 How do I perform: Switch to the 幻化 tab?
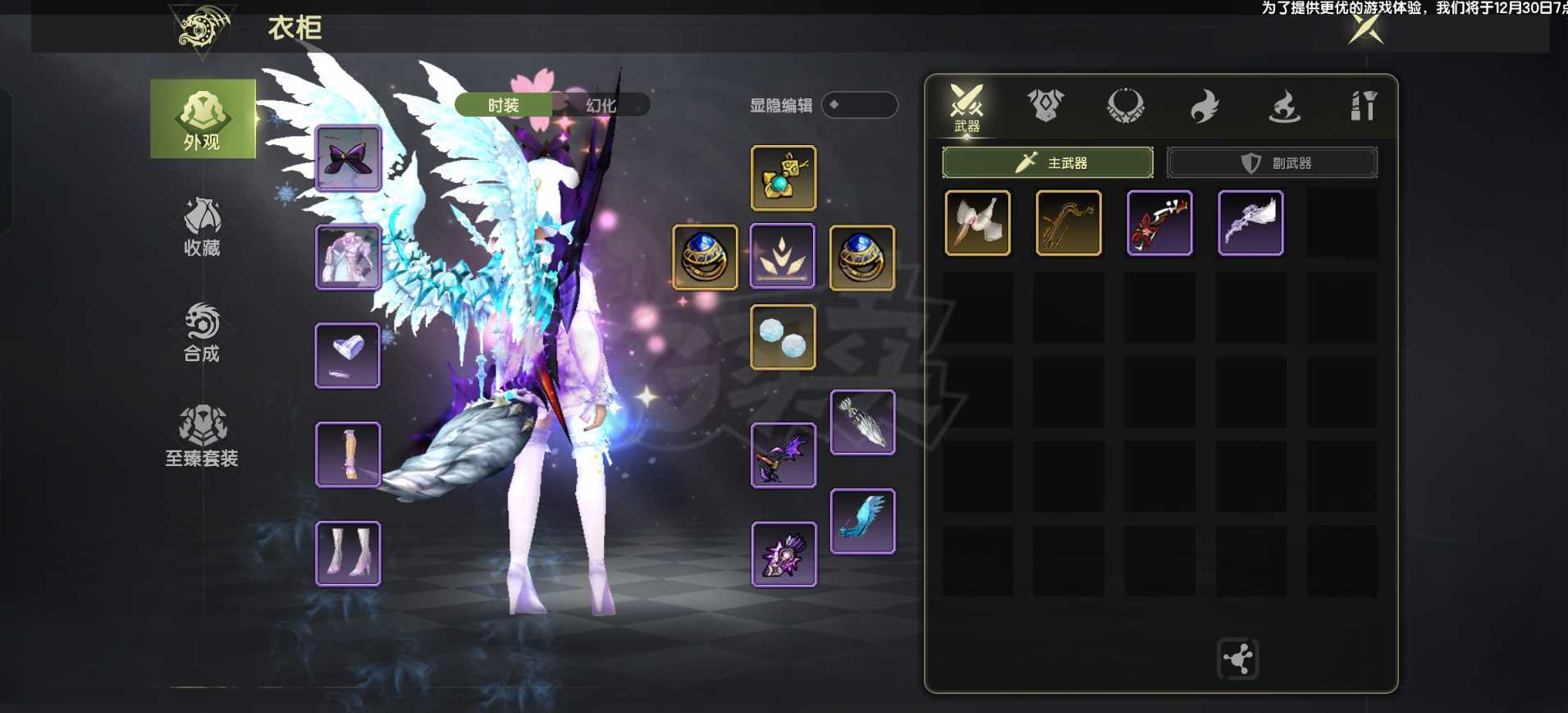point(601,105)
